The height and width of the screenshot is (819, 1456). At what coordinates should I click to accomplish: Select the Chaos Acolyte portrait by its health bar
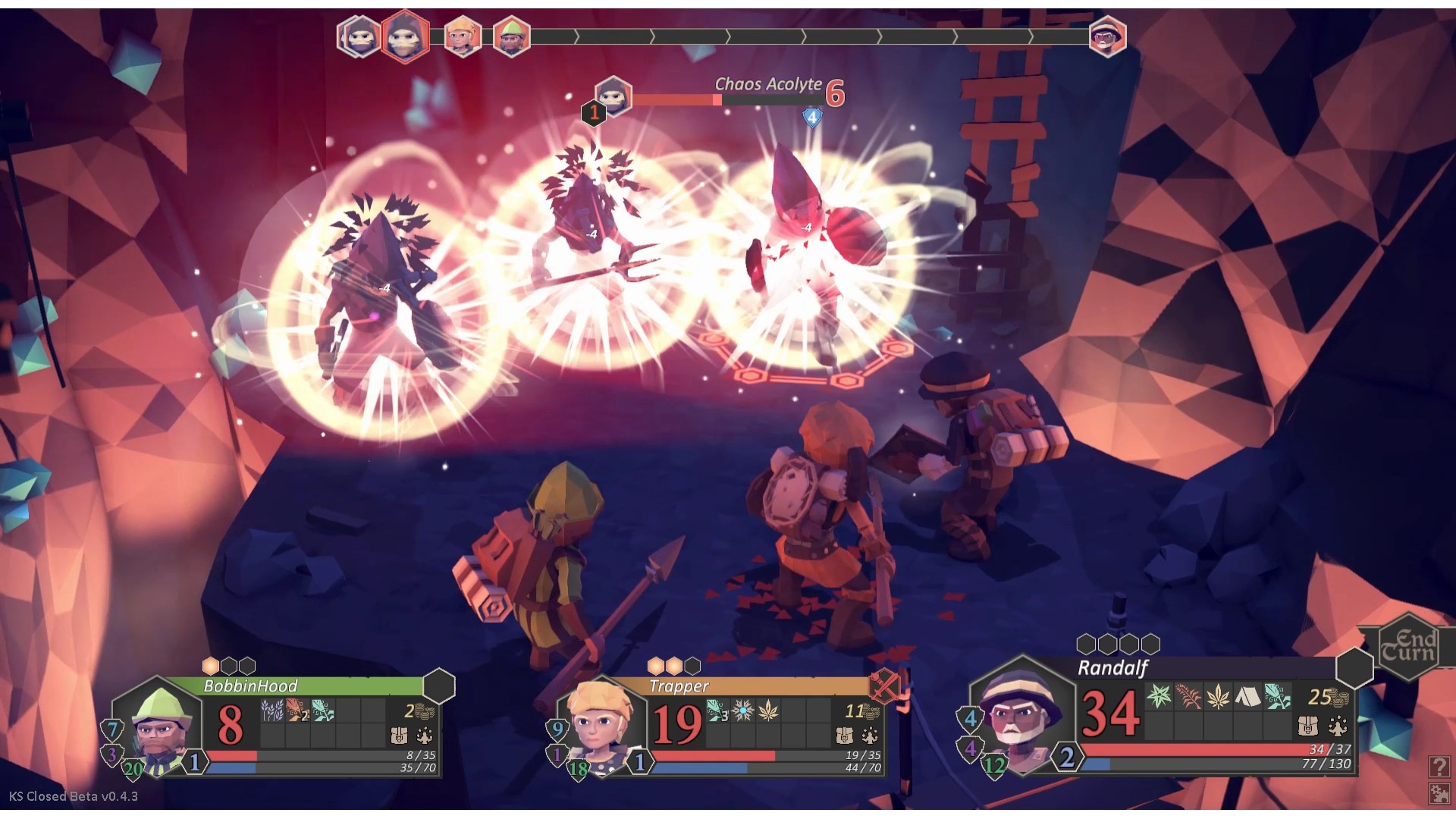pyautogui.click(x=613, y=96)
